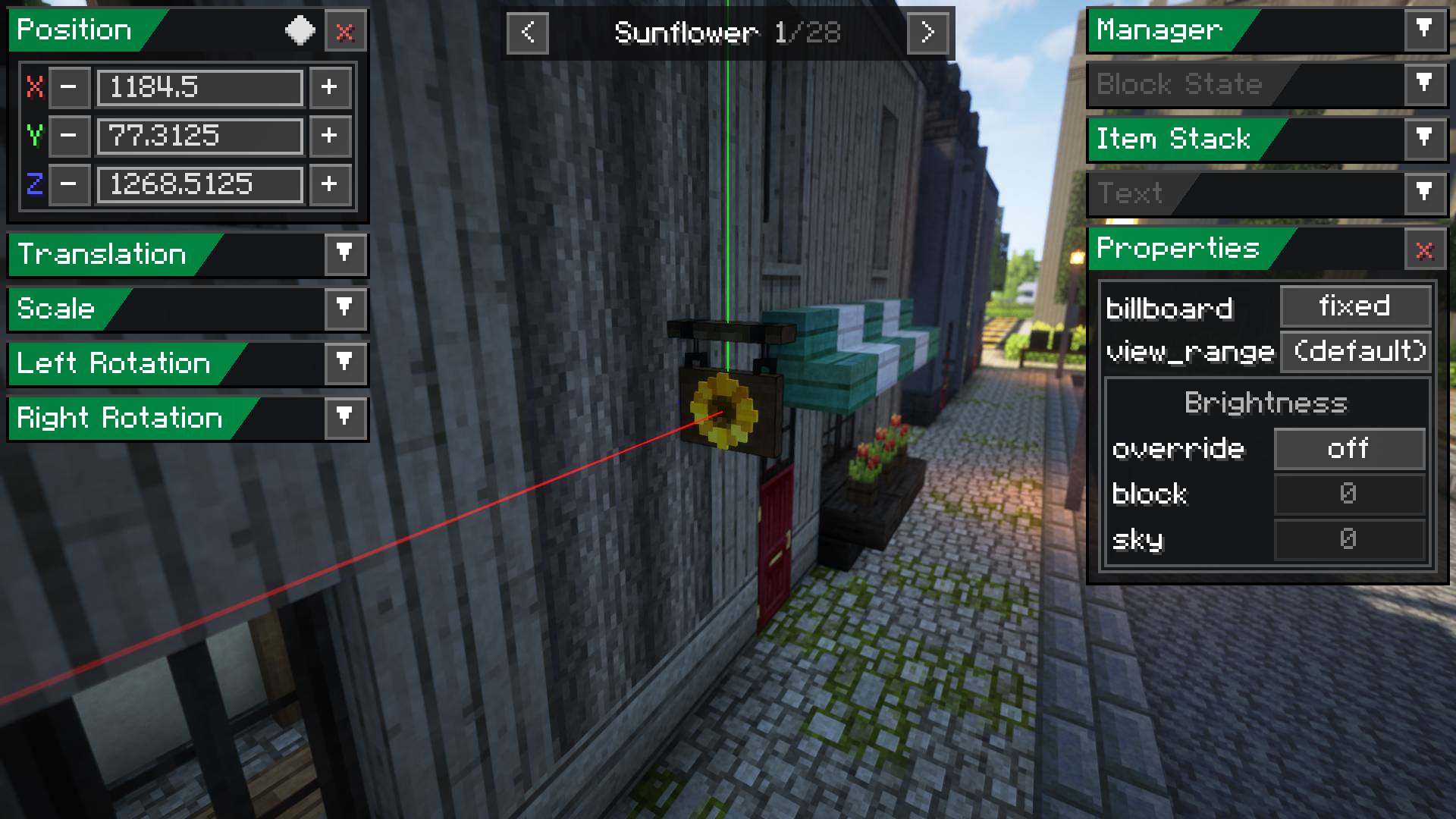Decrease the X position value

coord(69,87)
